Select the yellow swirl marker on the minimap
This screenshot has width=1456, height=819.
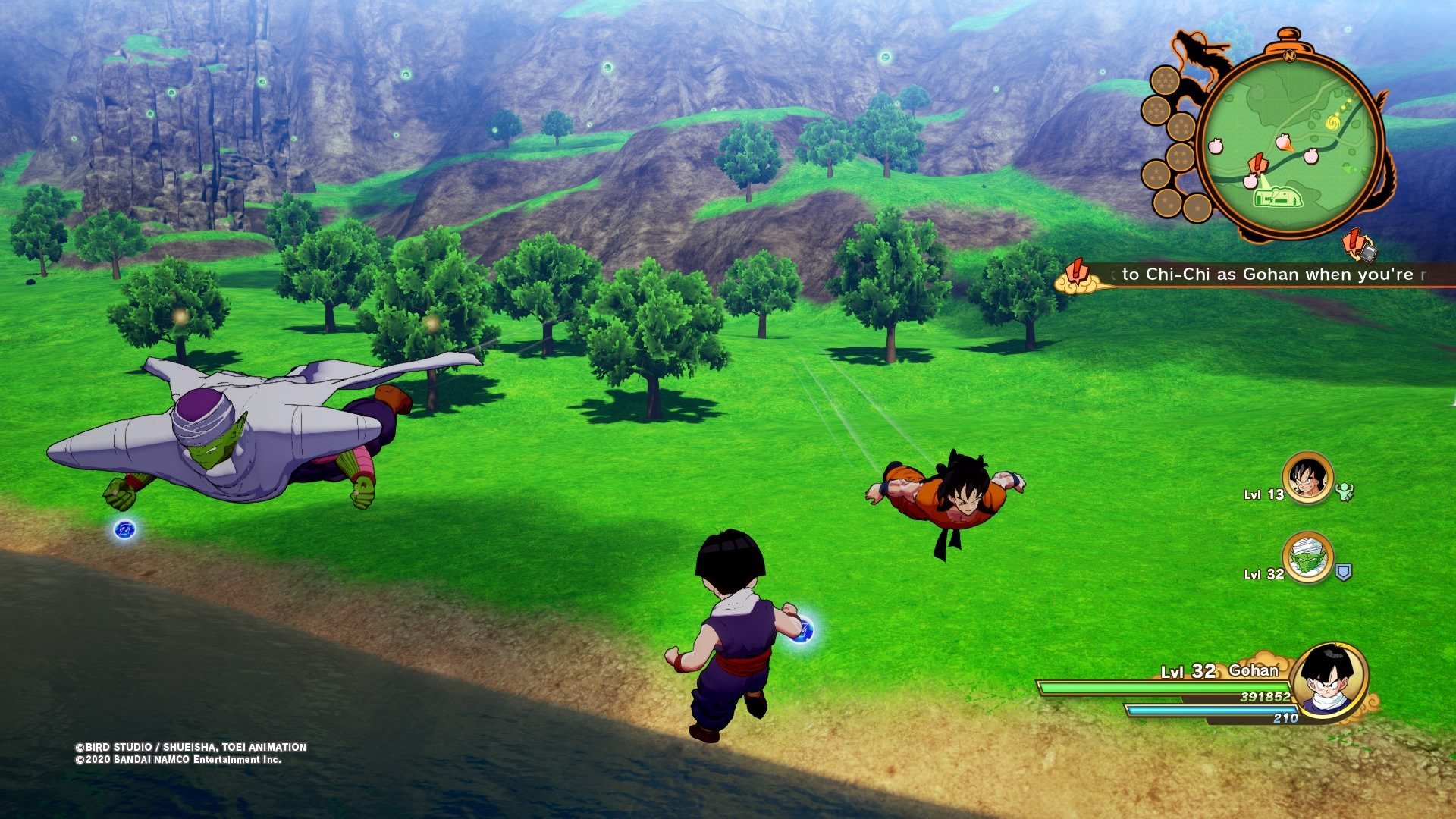(1332, 122)
